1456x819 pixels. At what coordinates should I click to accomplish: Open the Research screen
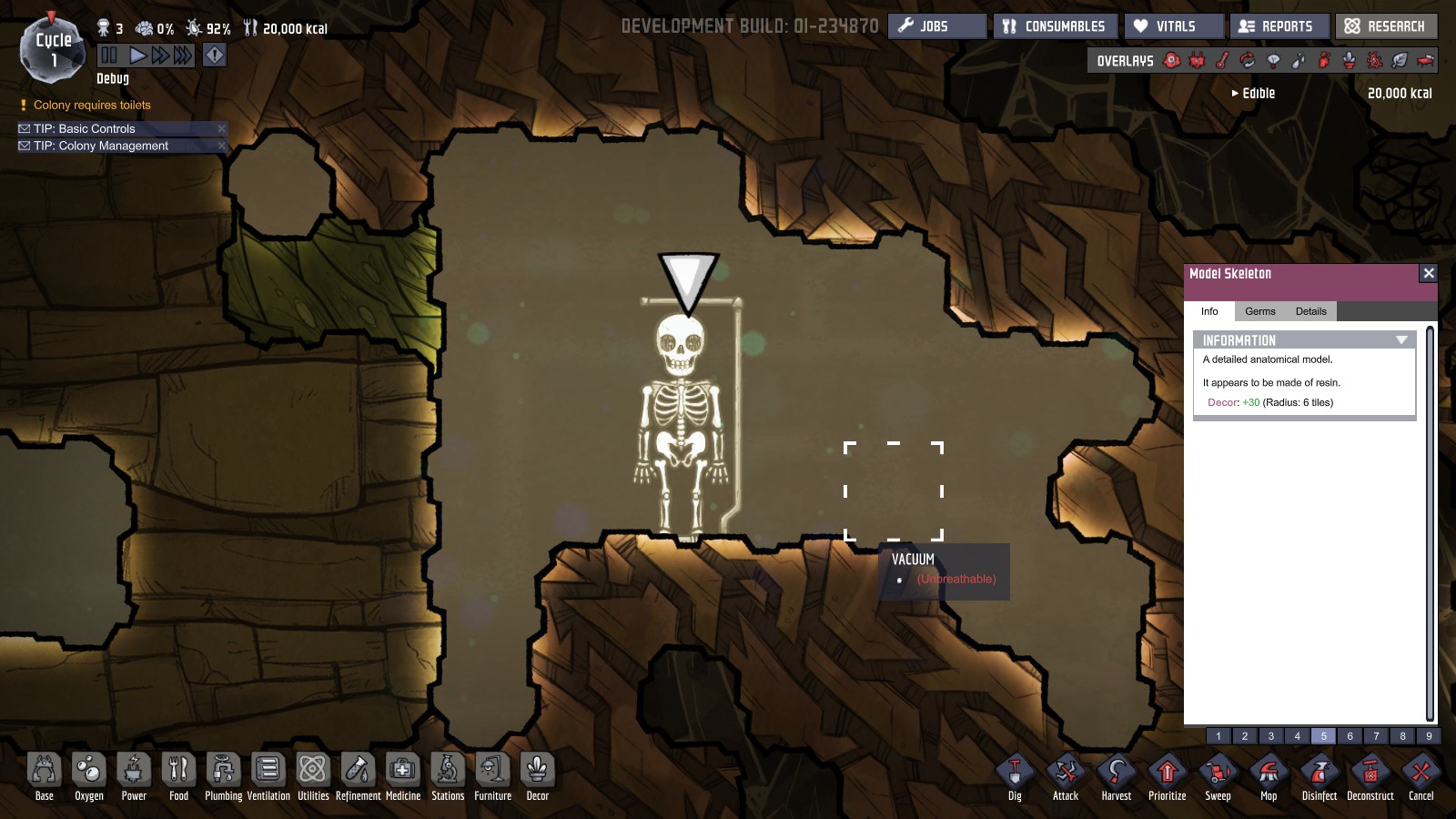coord(1386,26)
